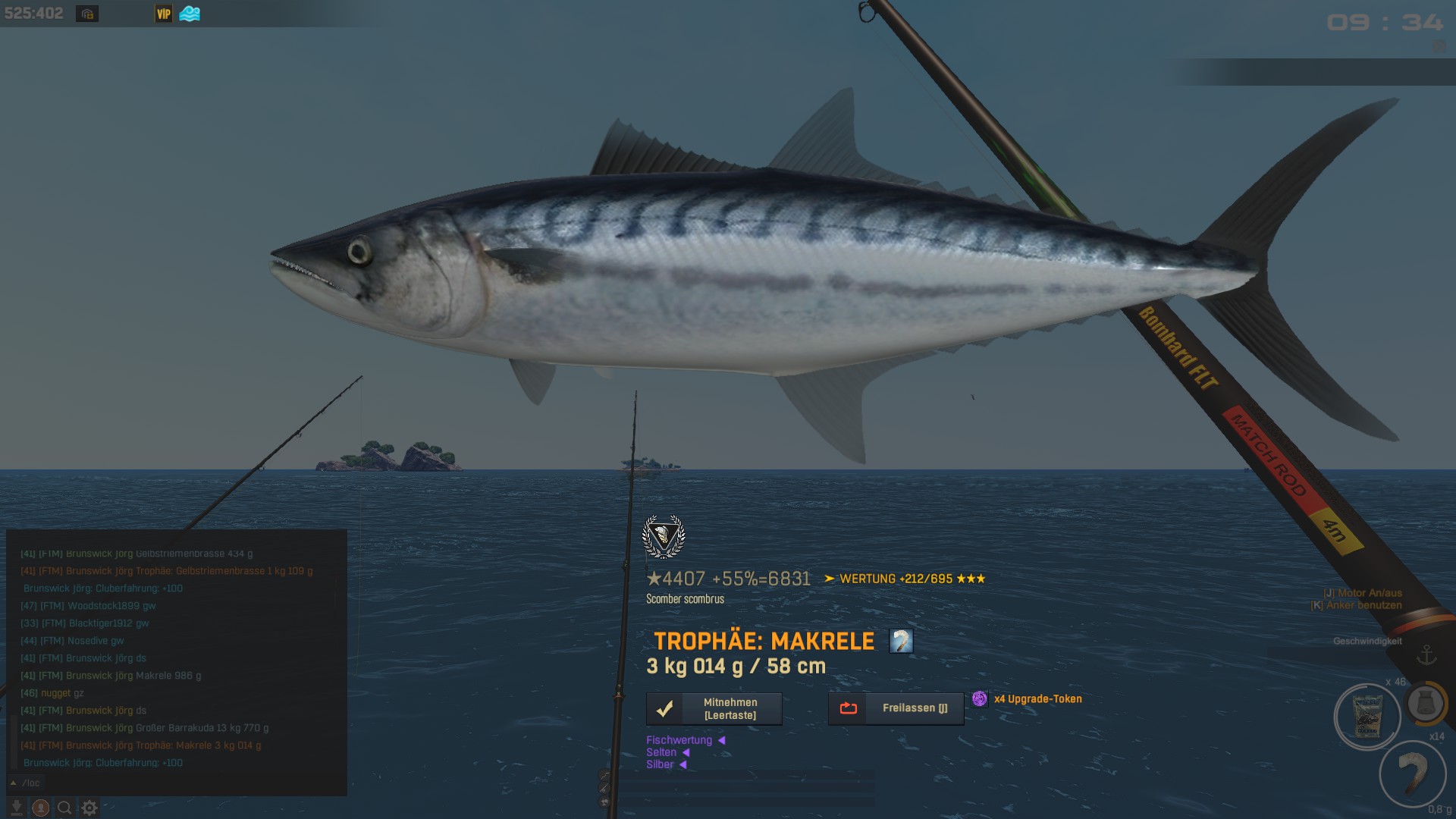Click the Trophäe: Makrele chat message
Image resolution: width=1456 pixels, height=819 pixels.
click(141, 745)
